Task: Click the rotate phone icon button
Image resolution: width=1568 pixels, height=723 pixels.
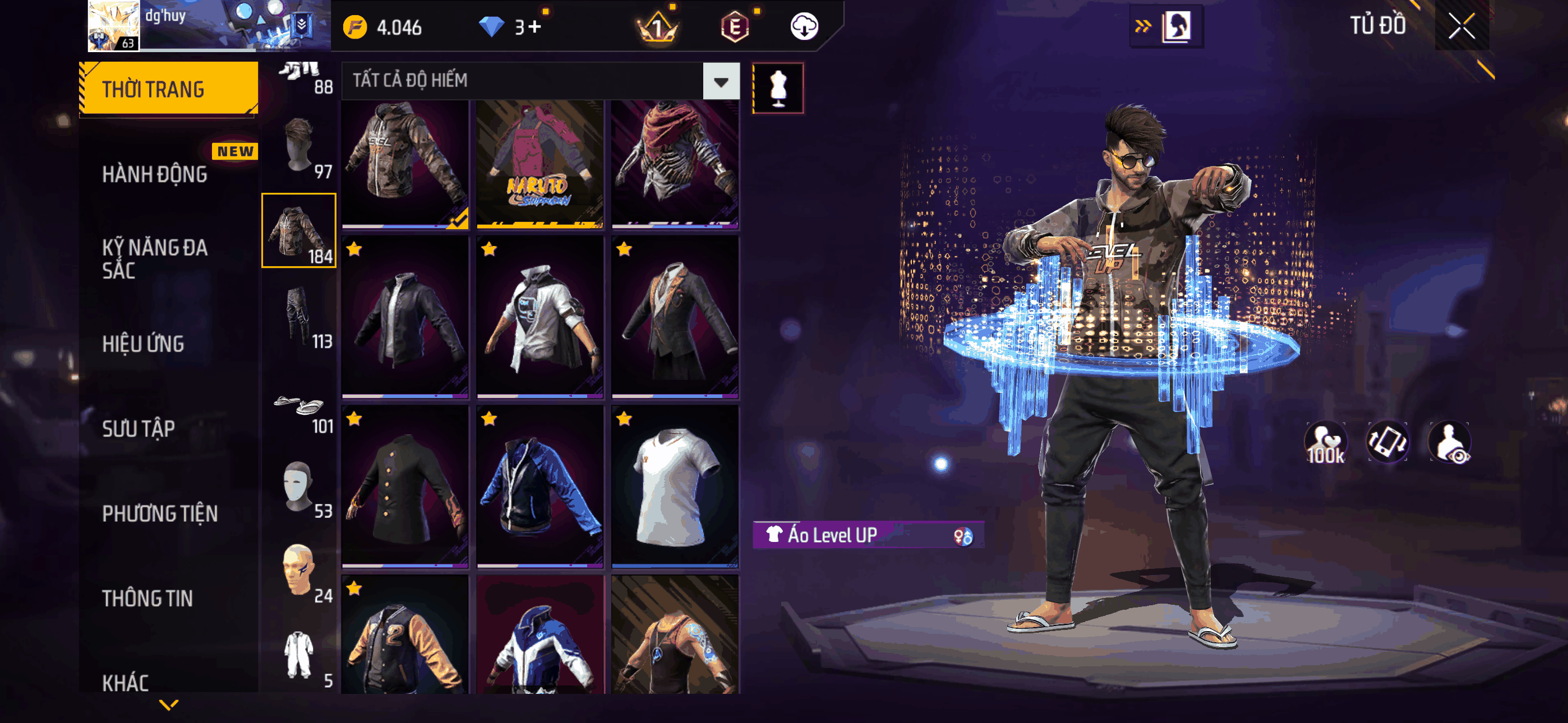Action: click(x=1387, y=442)
